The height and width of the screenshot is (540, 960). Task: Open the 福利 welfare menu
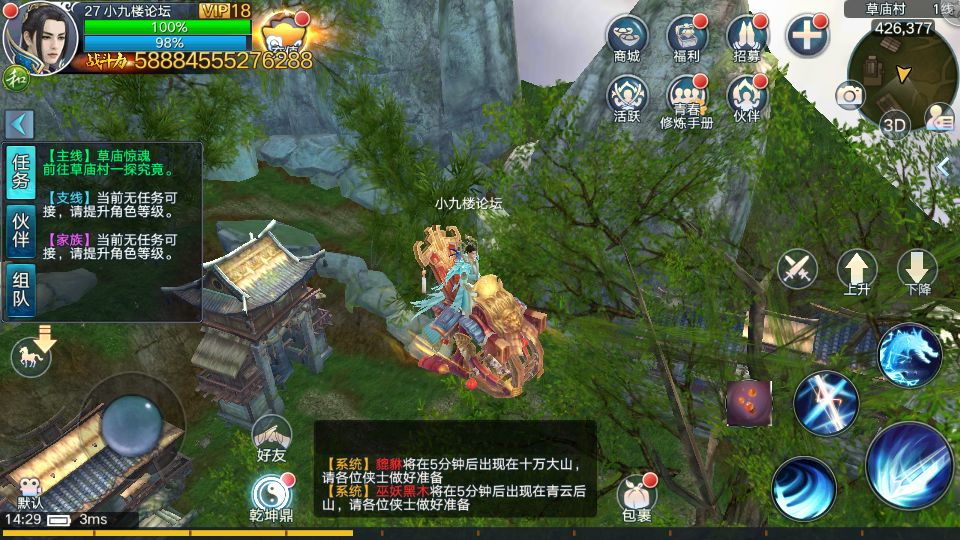click(x=686, y=36)
